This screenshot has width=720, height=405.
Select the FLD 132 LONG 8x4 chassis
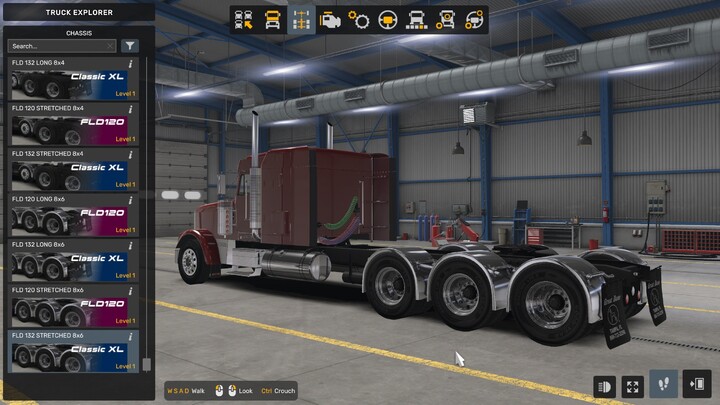(72, 81)
